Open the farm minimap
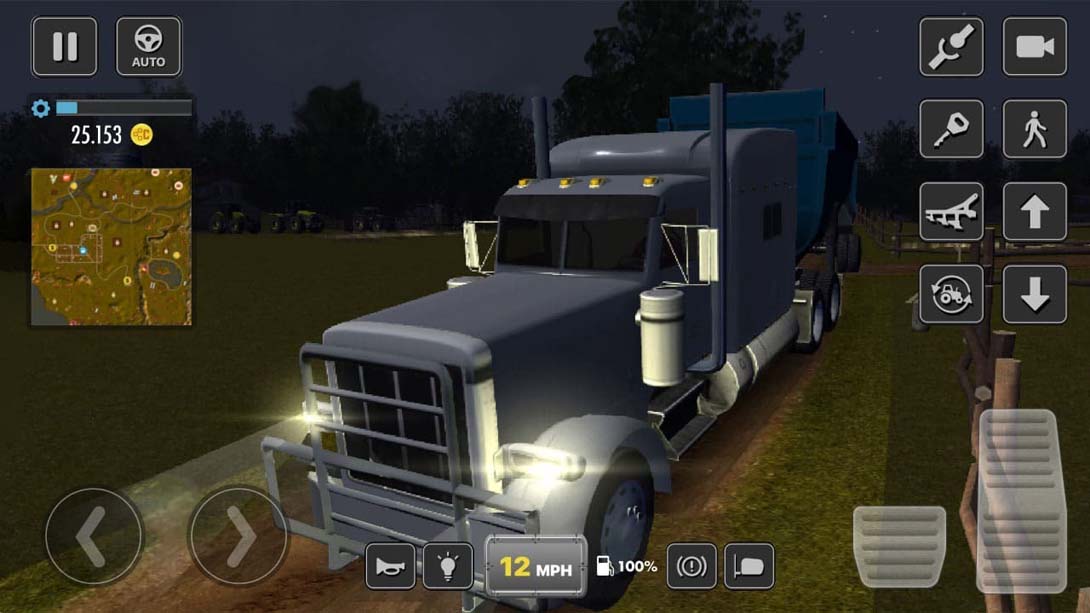This screenshot has width=1090, height=613. click(111, 246)
